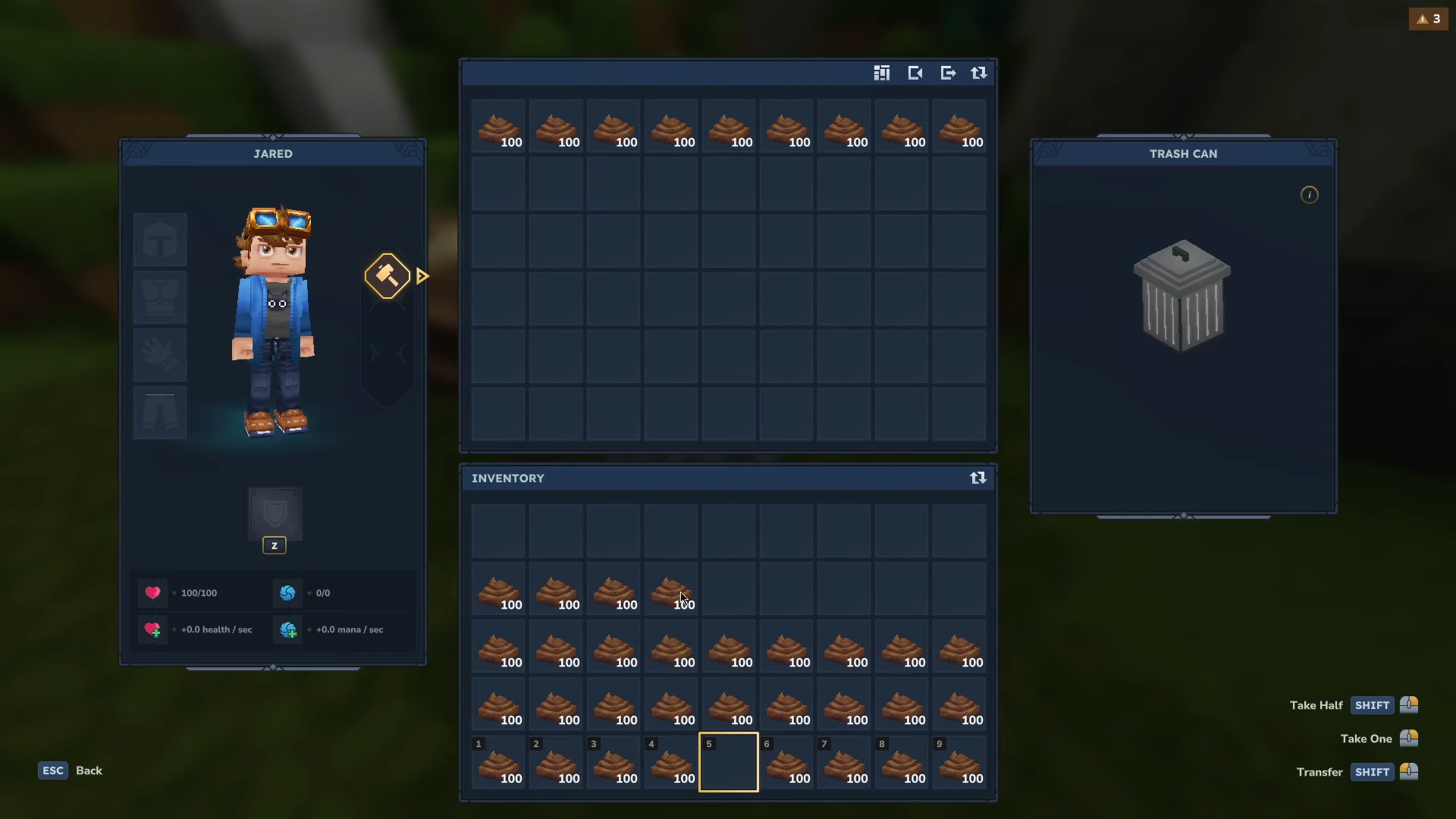Pick the dirt stack in hotbar slot 6
The image size is (1456, 819).
pos(786,763)
